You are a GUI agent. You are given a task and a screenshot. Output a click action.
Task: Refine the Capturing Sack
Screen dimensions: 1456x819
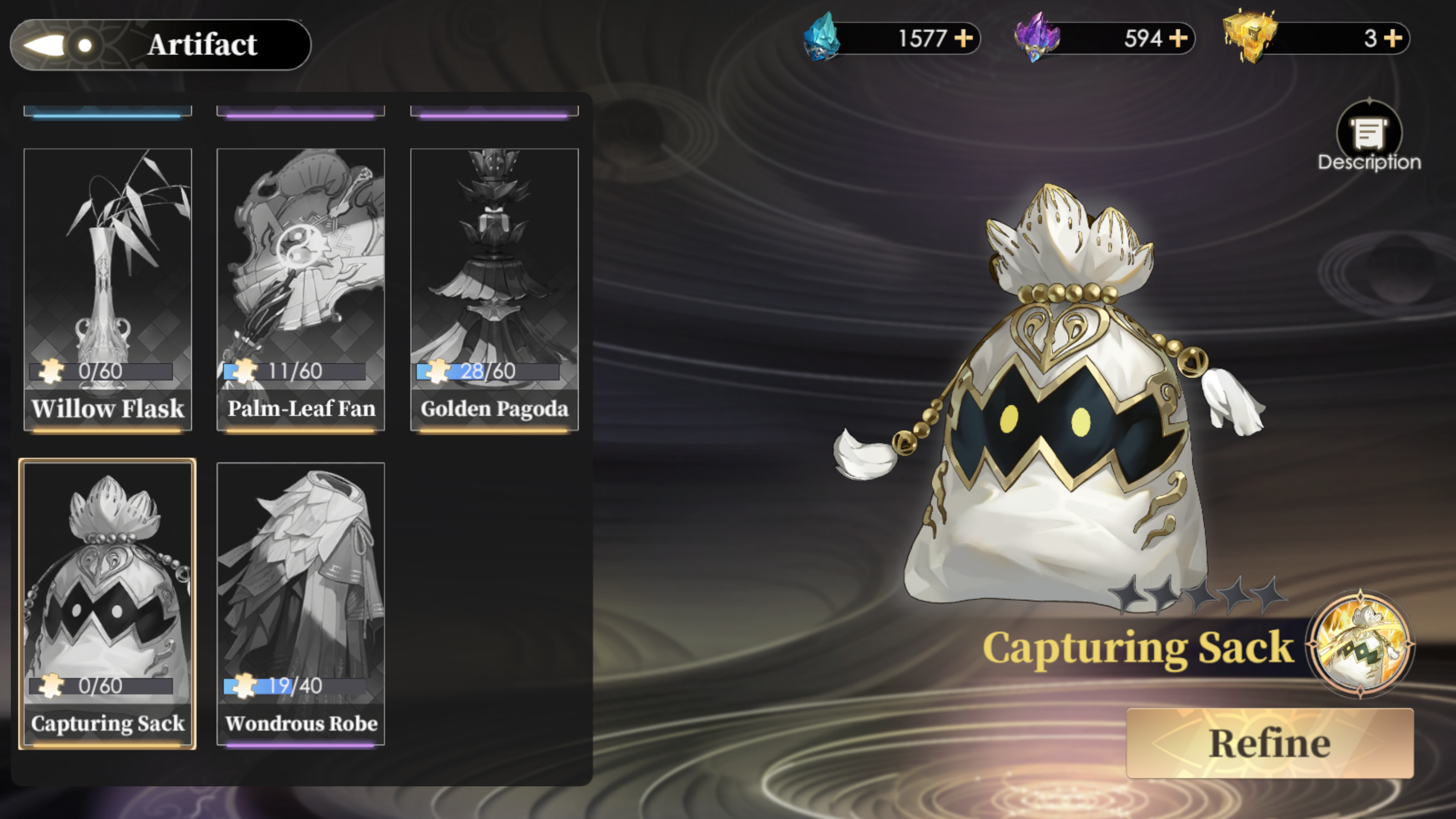(x=1269, y=743)
